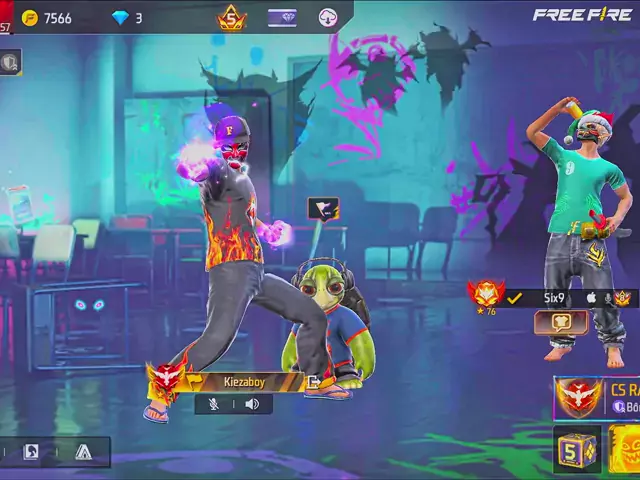Image resolution: width=640 pixels, height=480 pixels.
Task: Click the flag emote icon above the pet
Action: [323, 209]
